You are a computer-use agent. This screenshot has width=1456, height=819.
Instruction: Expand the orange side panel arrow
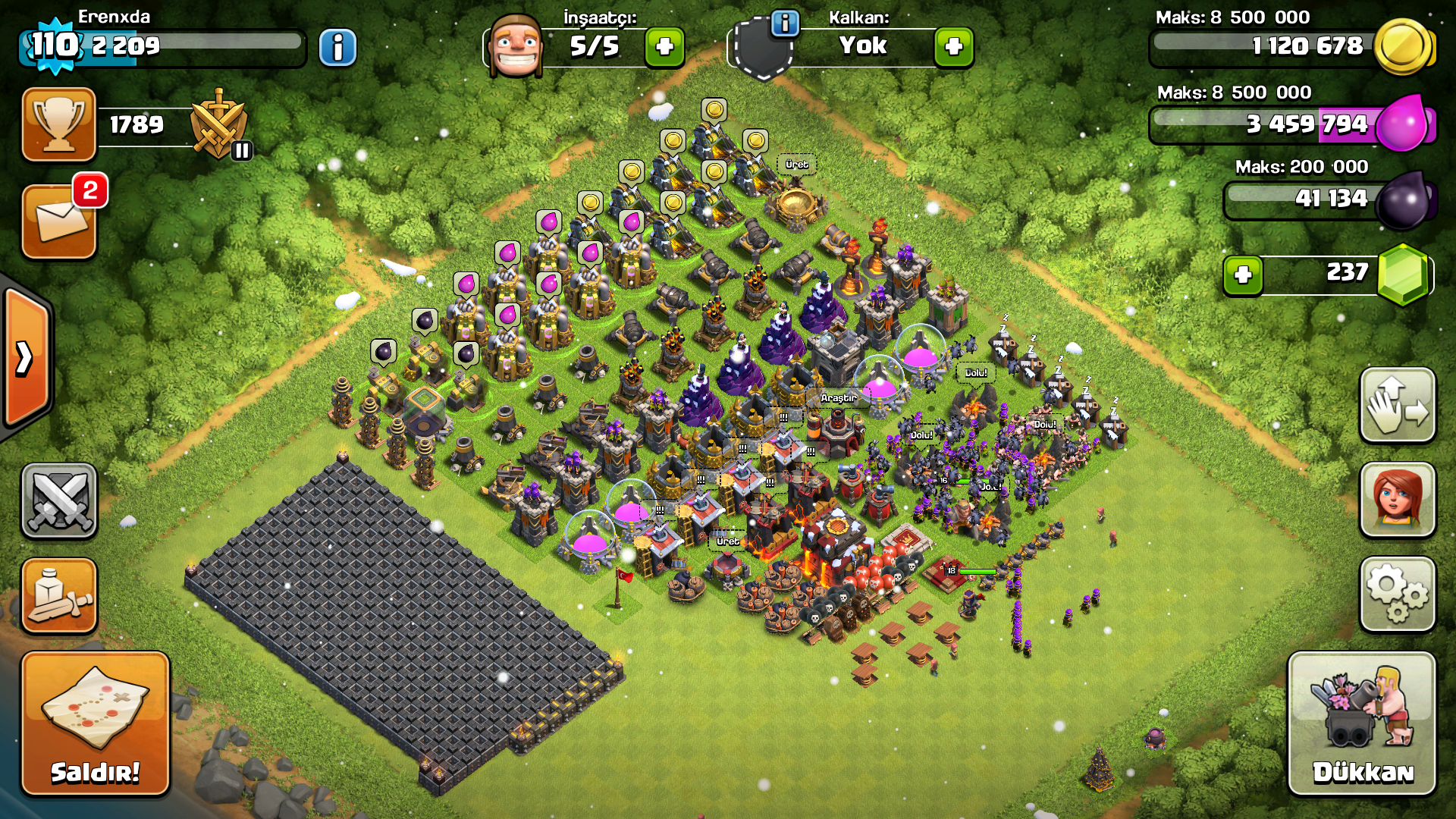click(x=26, y=357)
